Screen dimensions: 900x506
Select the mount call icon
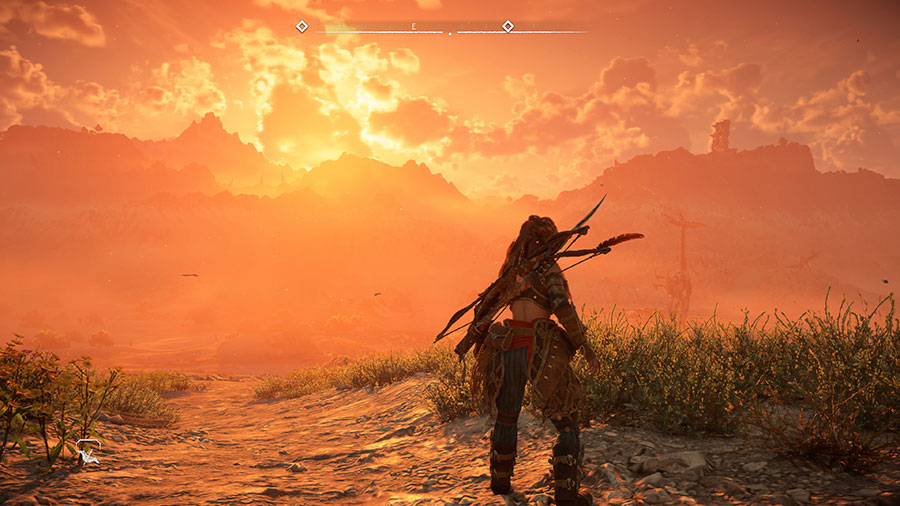88,453
